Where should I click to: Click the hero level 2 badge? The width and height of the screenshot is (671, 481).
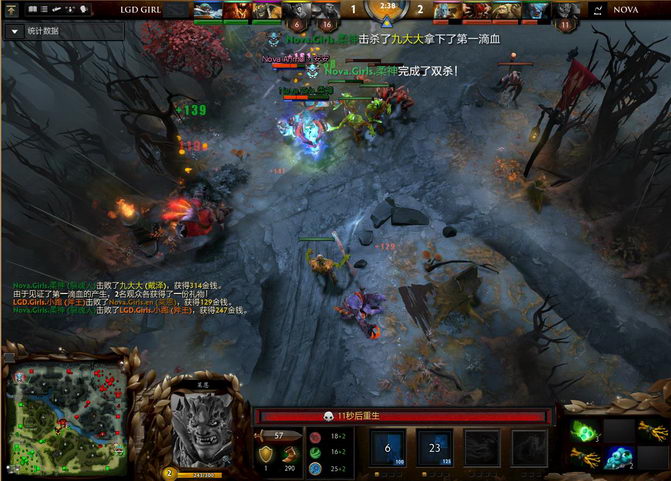(168, 472)
